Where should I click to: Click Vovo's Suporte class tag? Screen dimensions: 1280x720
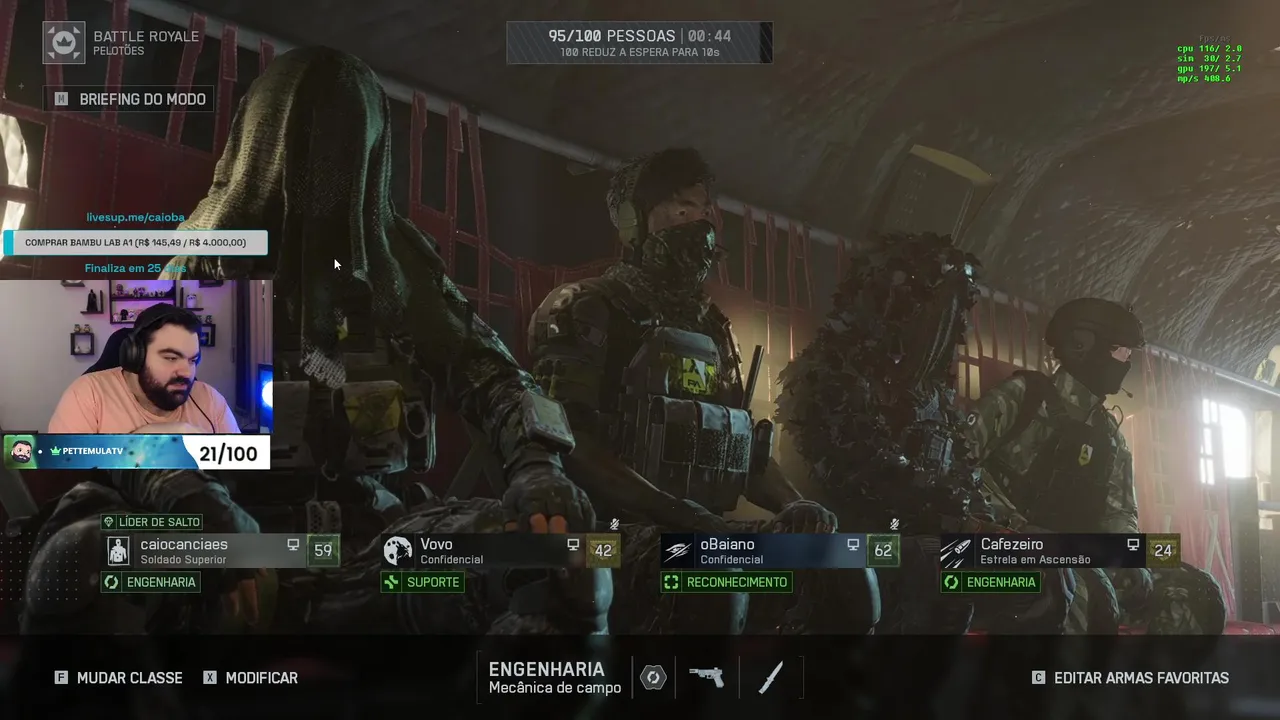422,582
